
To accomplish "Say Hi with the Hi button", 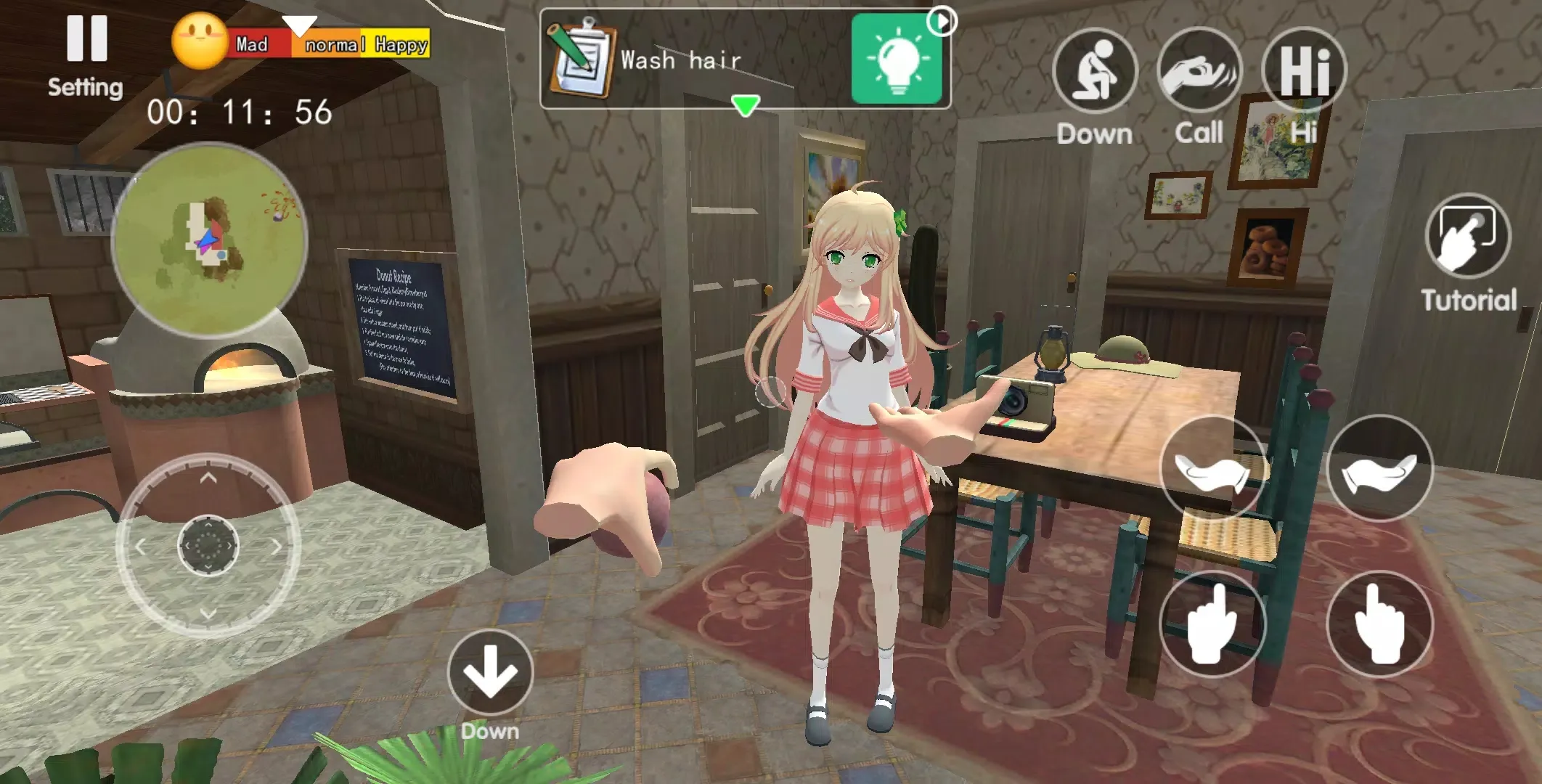I will click(x=1304, y=70).
